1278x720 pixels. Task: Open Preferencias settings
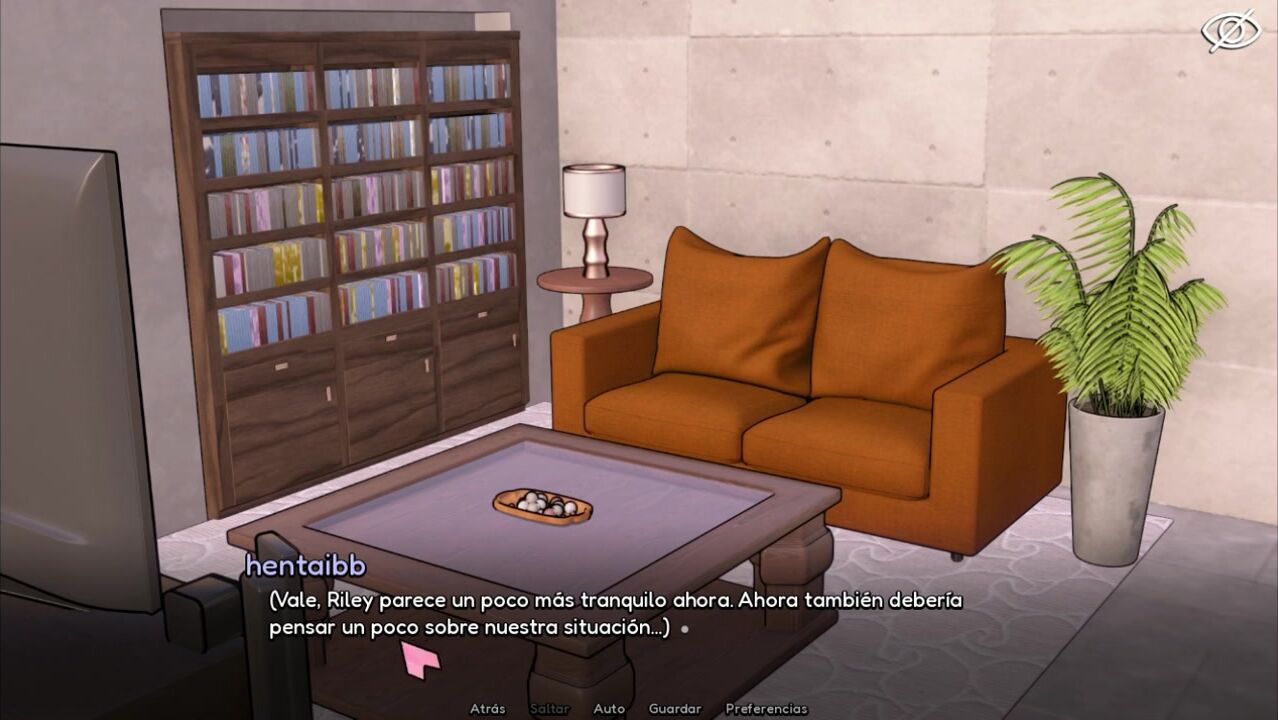click(766, 709)
